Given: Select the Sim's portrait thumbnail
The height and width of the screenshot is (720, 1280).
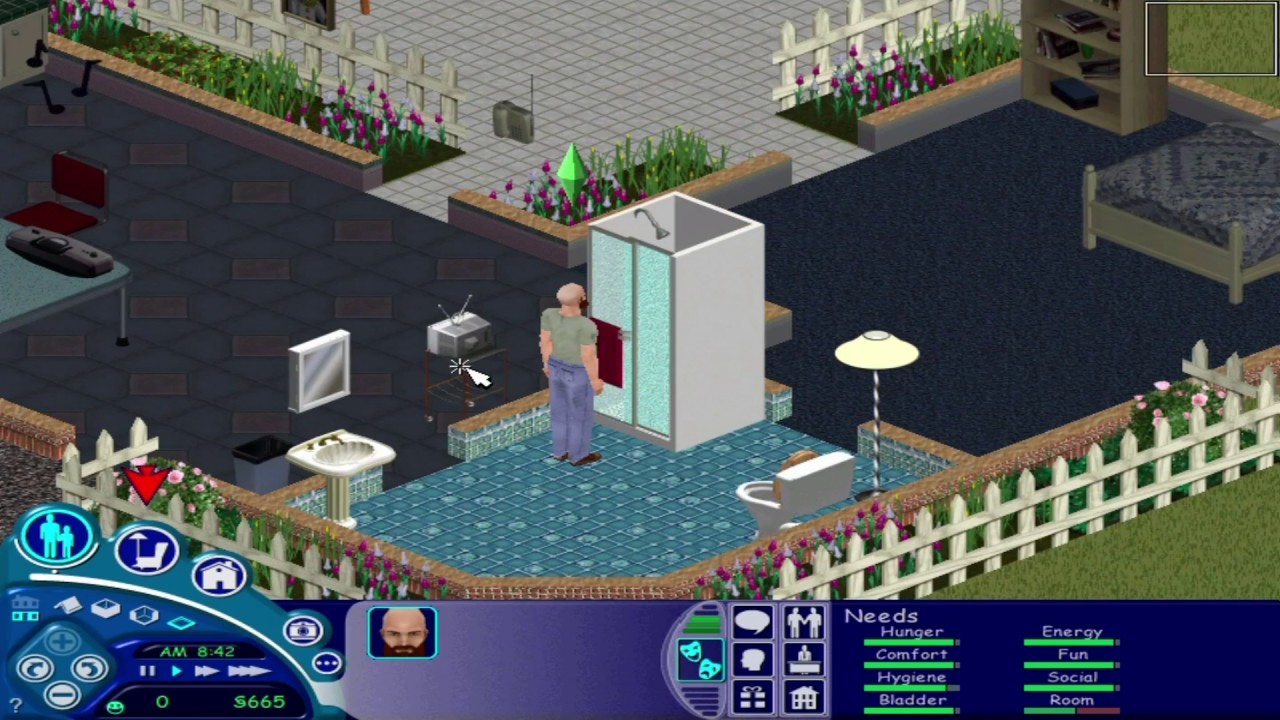Looking at the screenshot, I should click(402, 632).
